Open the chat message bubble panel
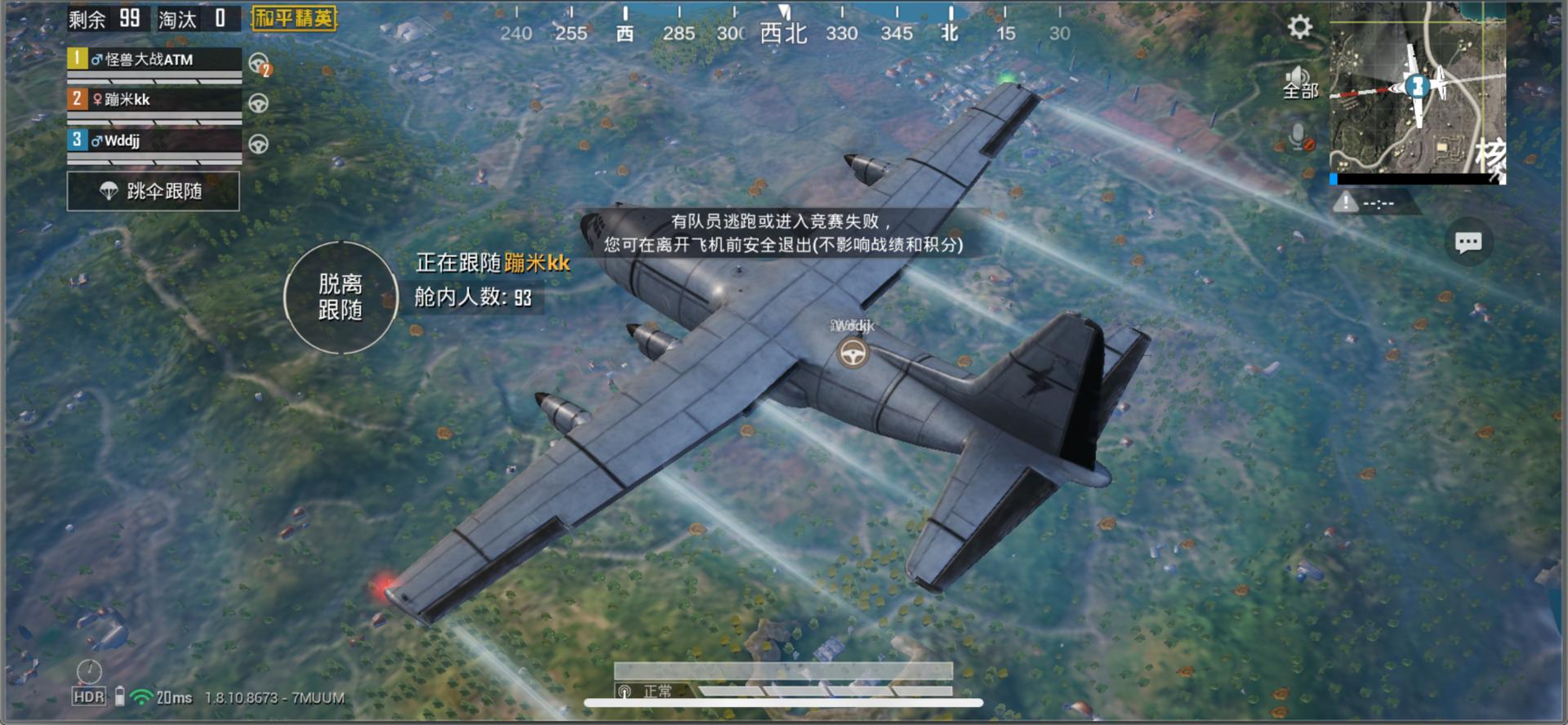1568x725 pixels. (x=1468, y=242)
